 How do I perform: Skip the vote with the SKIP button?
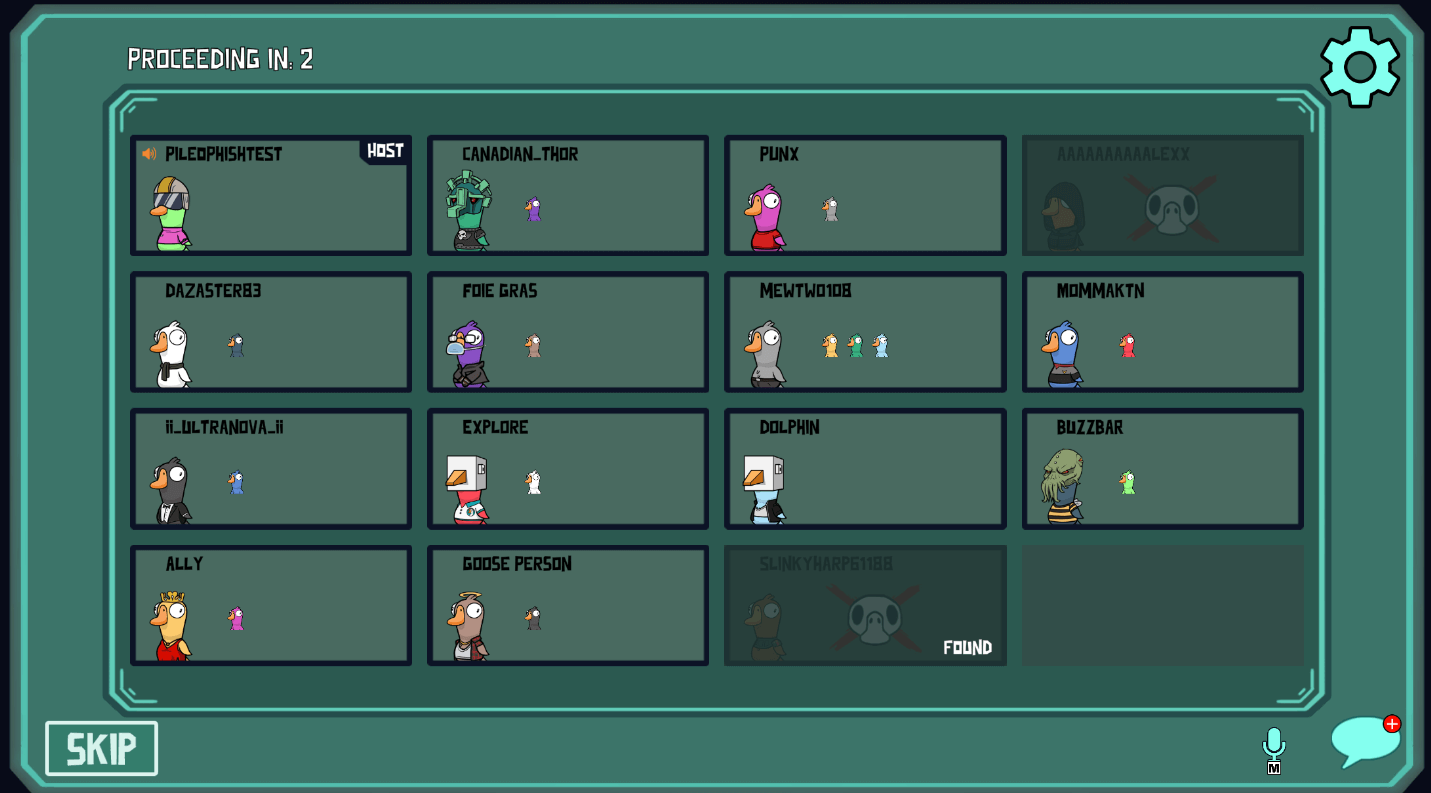101,748
